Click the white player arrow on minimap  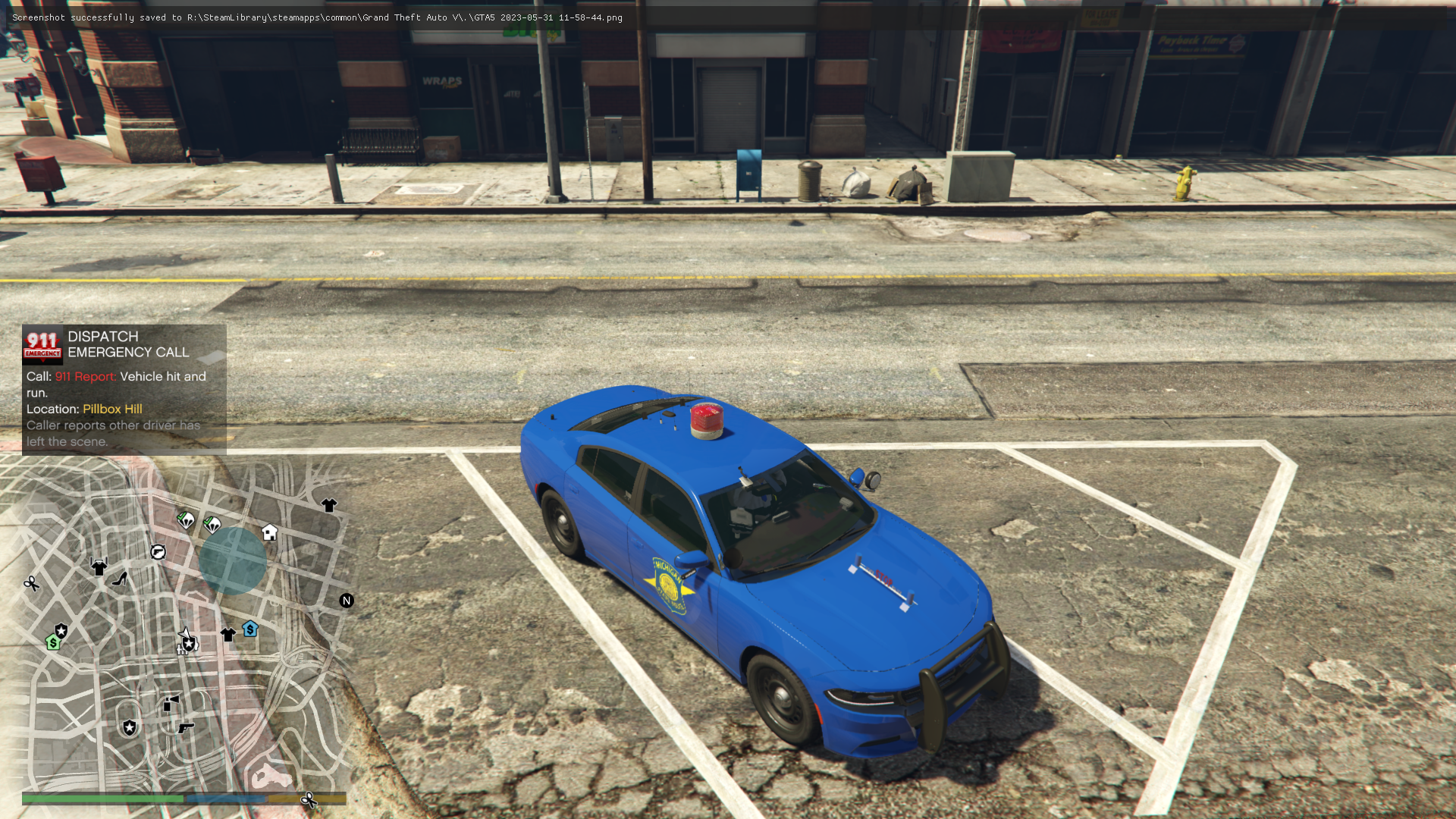pos(184,633)
